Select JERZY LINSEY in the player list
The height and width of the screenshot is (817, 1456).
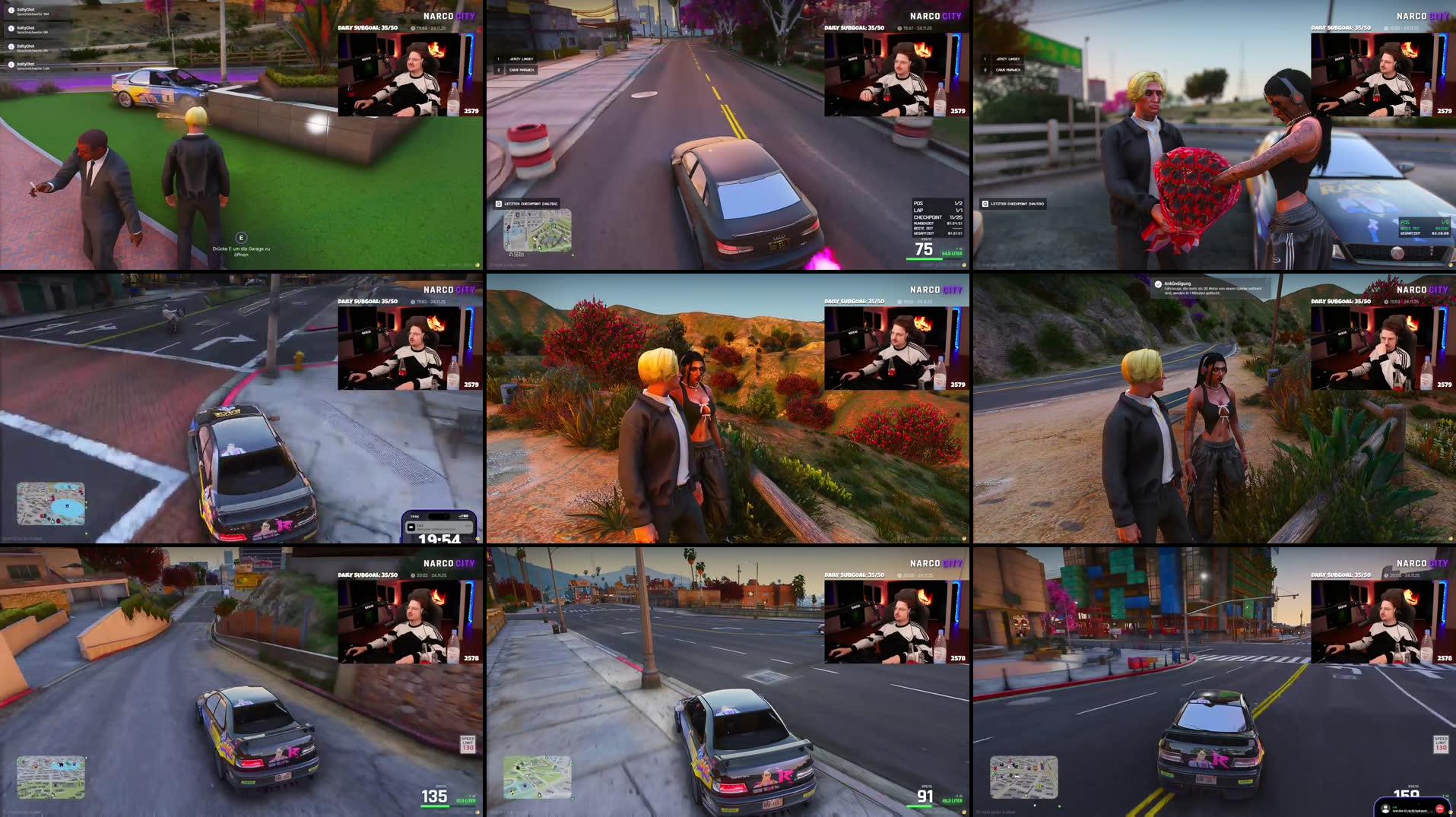coord(522,59)
